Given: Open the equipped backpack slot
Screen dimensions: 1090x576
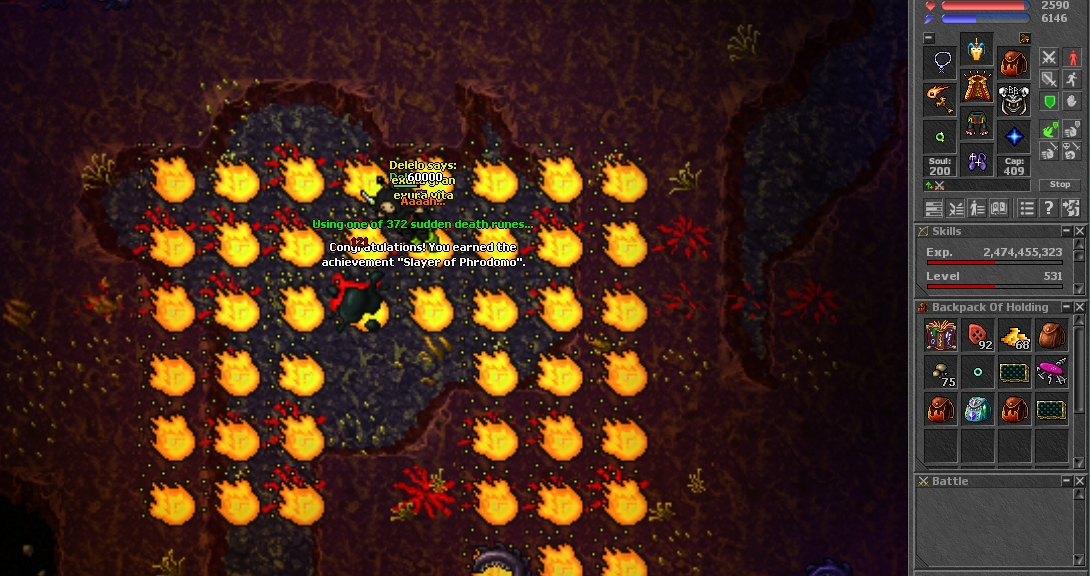Looking at the screenshot, I should coord(1014,65).
